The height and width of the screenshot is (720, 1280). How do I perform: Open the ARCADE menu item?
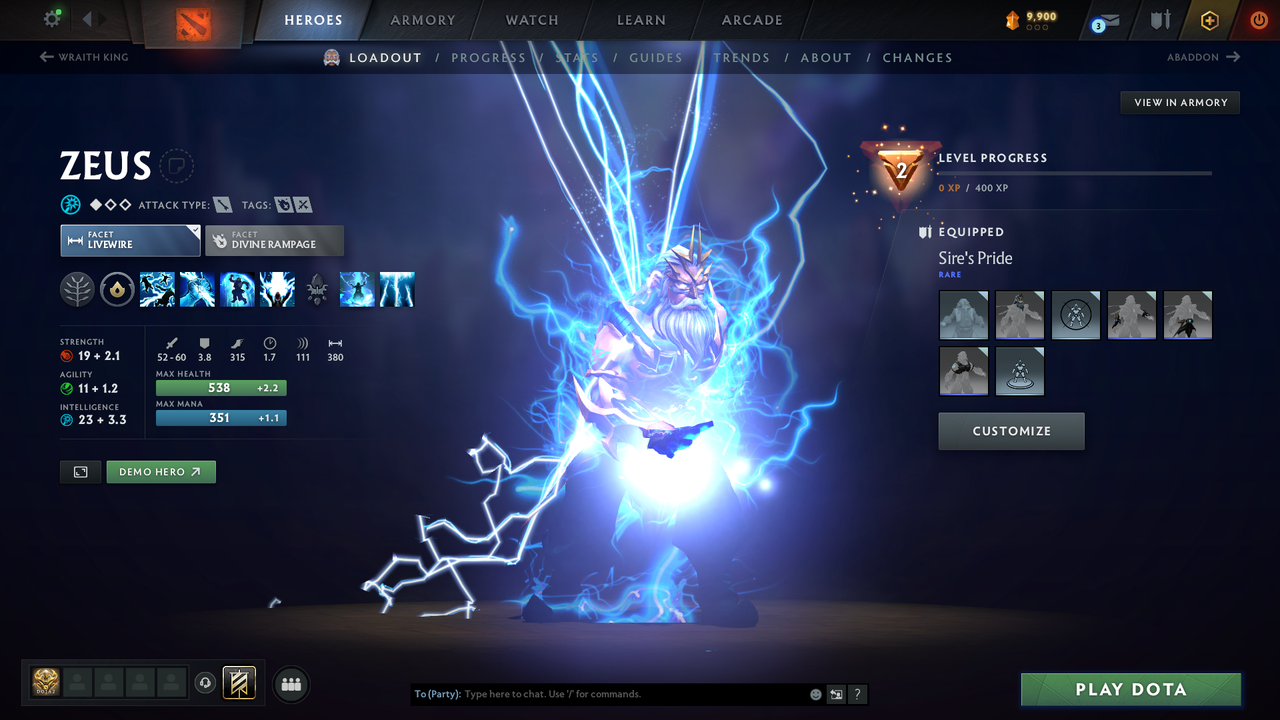tap(751, 20)
